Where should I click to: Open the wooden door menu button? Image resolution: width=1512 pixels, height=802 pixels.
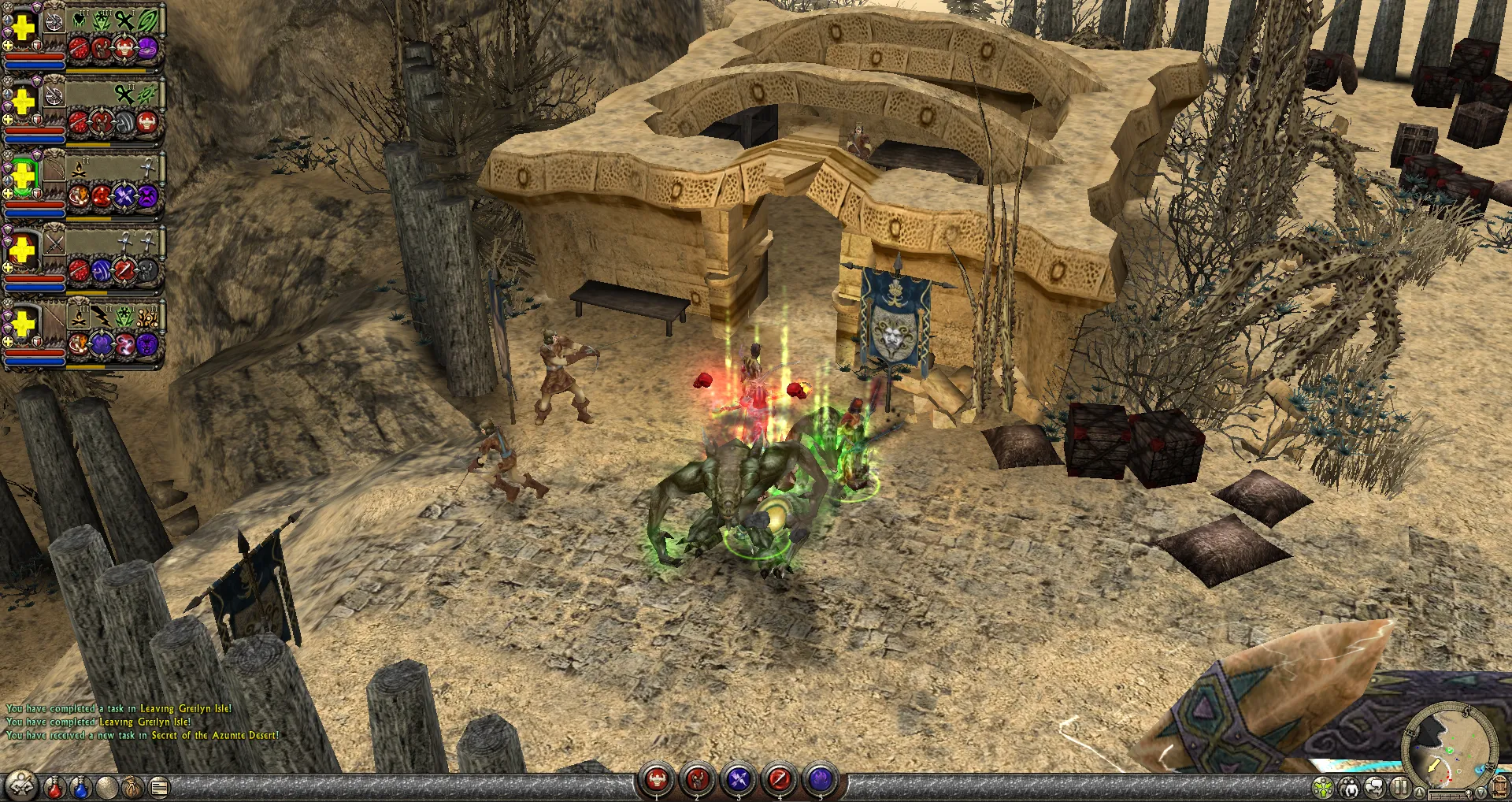(x=1500, y=786)
